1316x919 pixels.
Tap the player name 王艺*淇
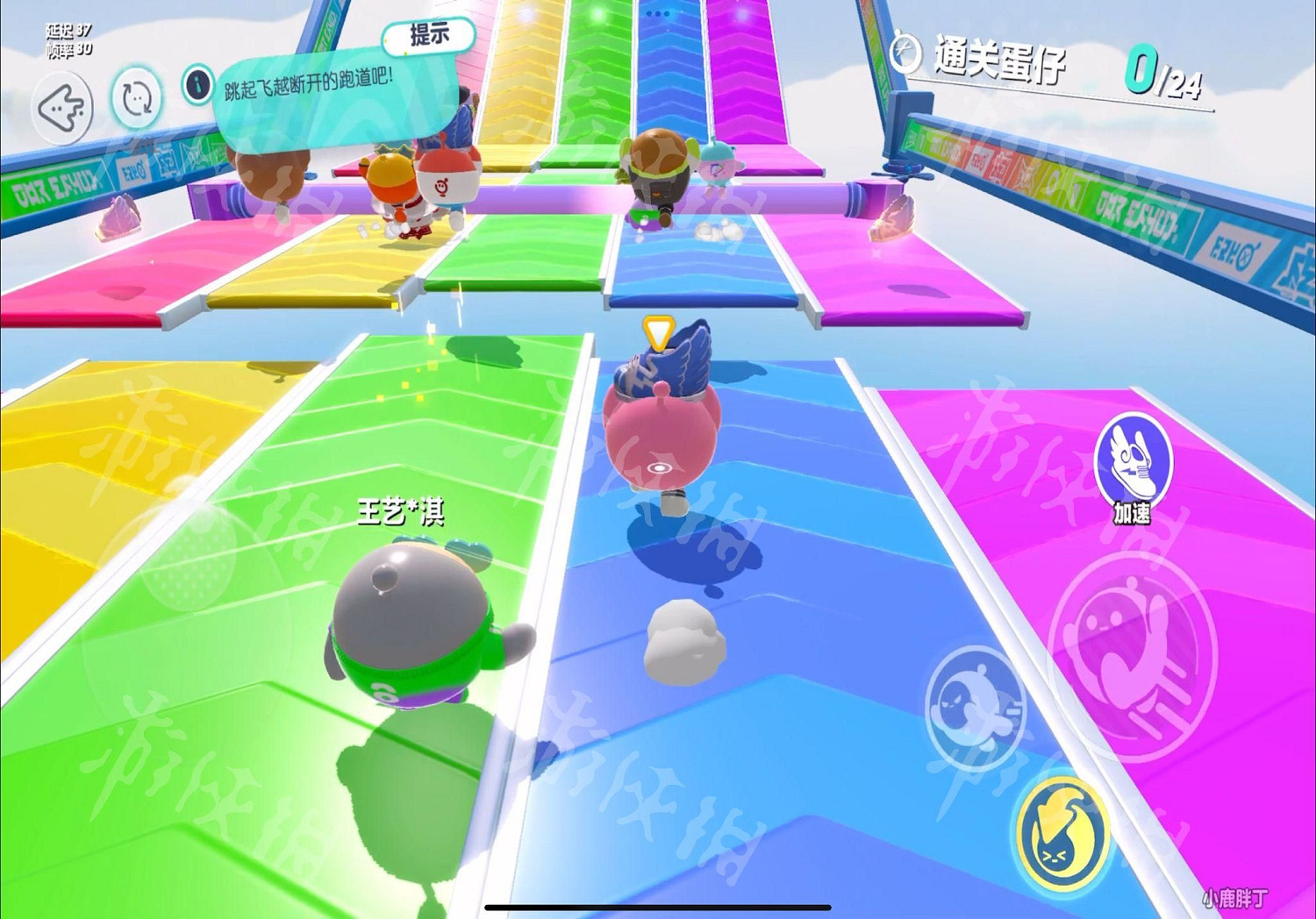tap(399, 512)
